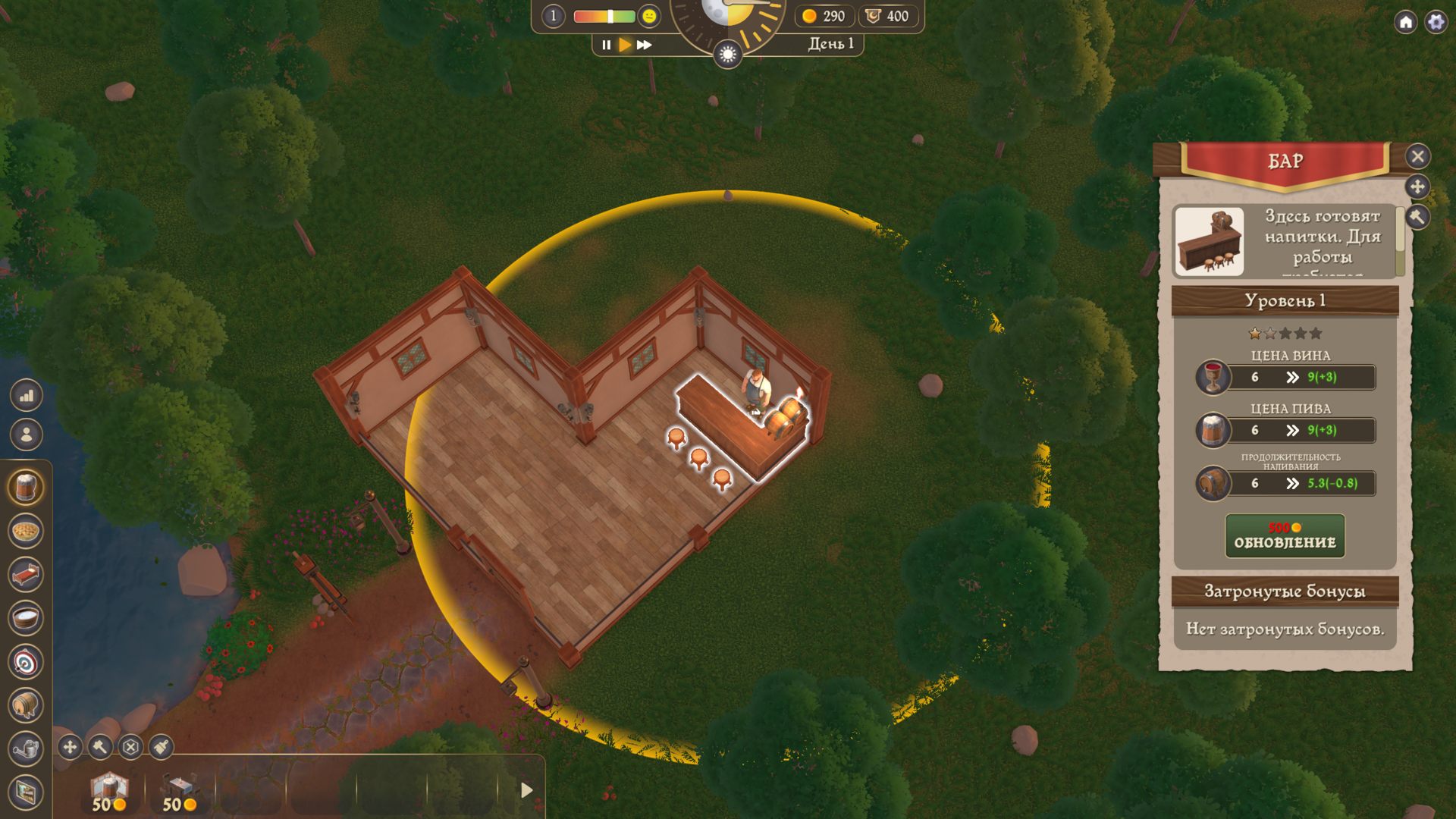Activate the move arrows beside the Бар panel
1456x819 pixels.
coord(1417,187)
